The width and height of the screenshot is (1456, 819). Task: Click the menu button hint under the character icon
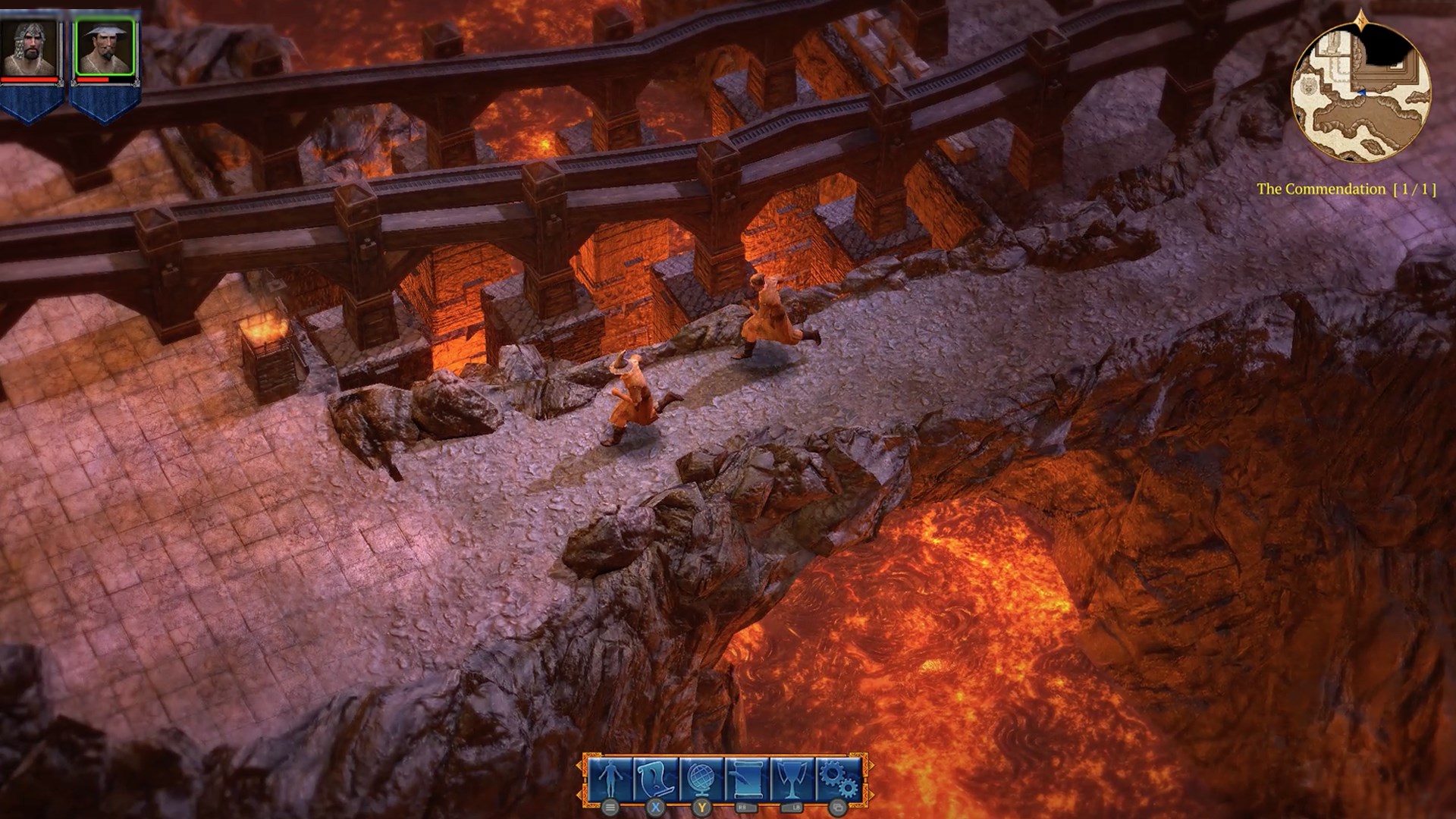610,808
